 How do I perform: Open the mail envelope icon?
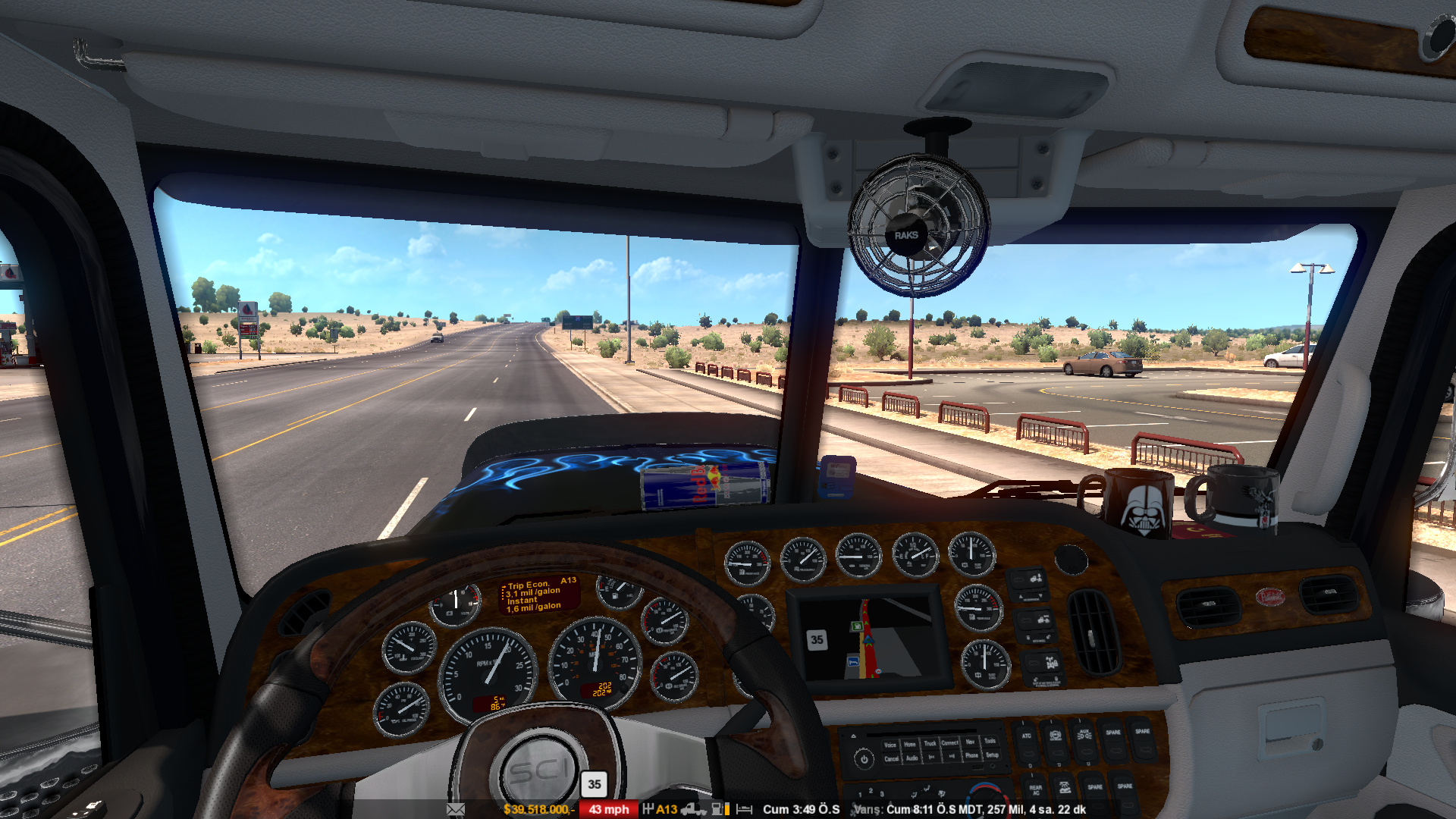456,809
